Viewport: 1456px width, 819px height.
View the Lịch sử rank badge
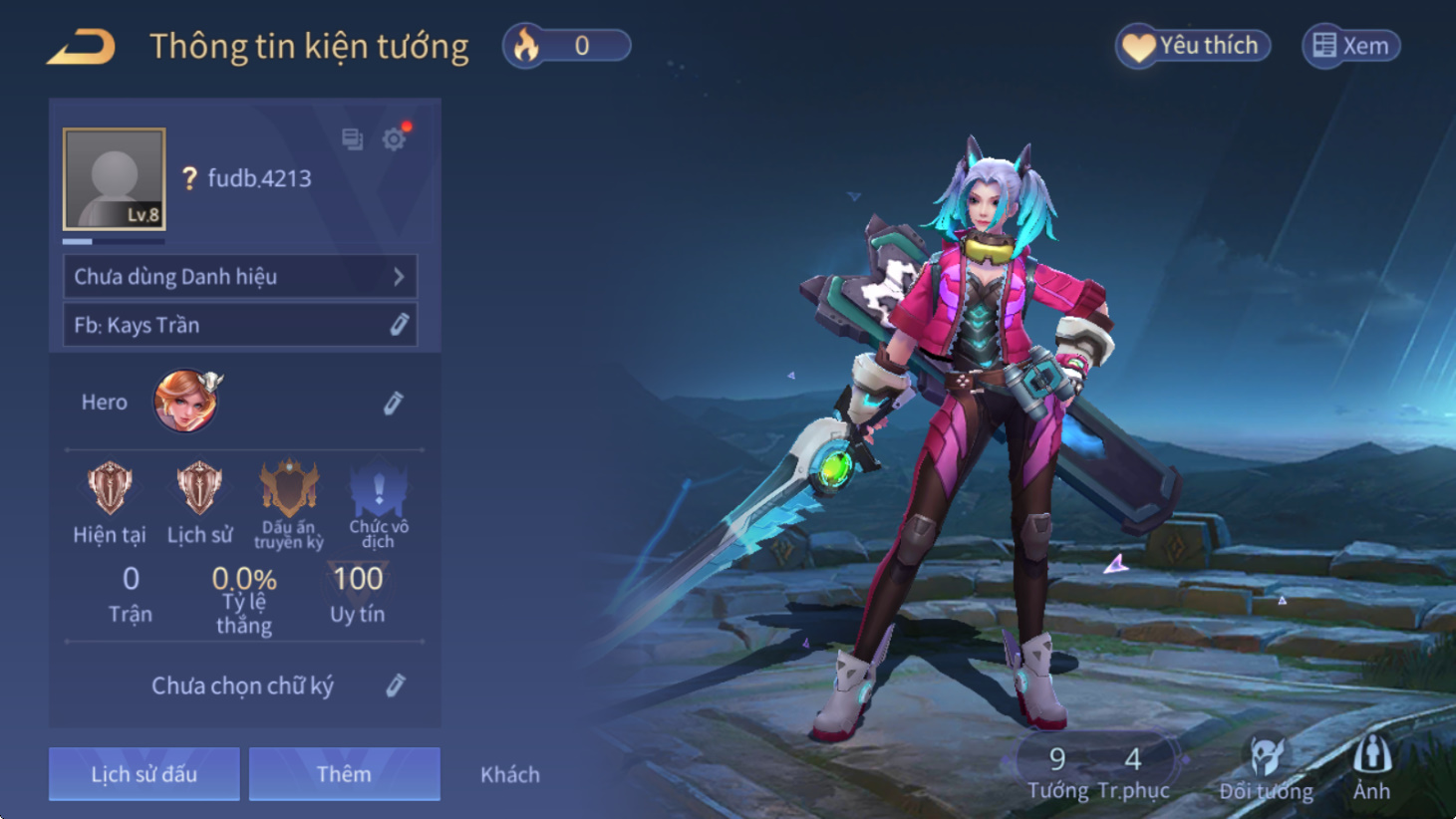pos(199,490)
